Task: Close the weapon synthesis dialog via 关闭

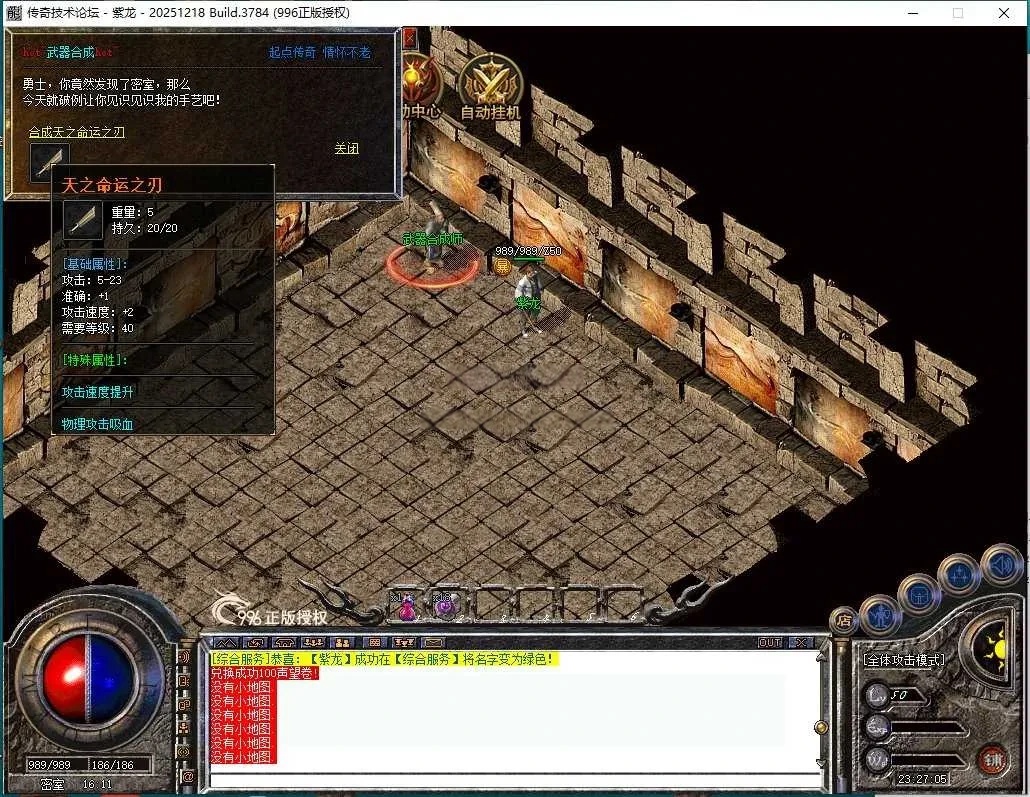Action: tap(346, 148)
